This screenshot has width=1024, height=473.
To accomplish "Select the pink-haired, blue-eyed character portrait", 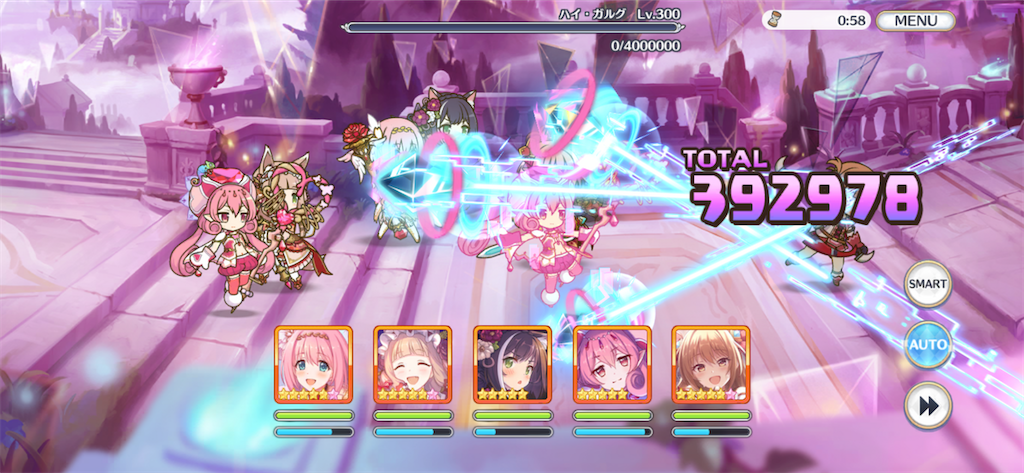I will (x=313, y=364).
